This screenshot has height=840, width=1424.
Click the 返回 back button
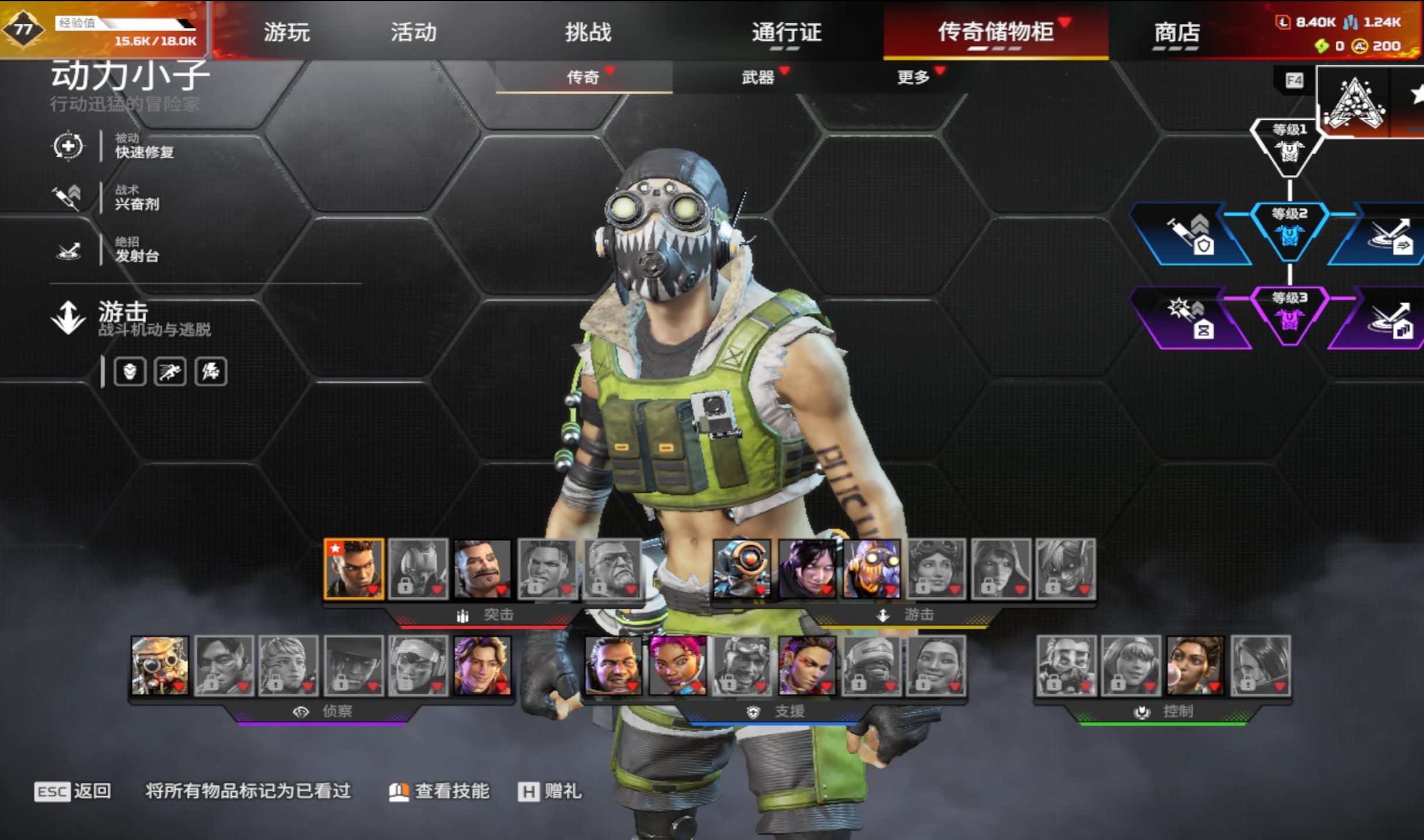click(x=73, y=792)
